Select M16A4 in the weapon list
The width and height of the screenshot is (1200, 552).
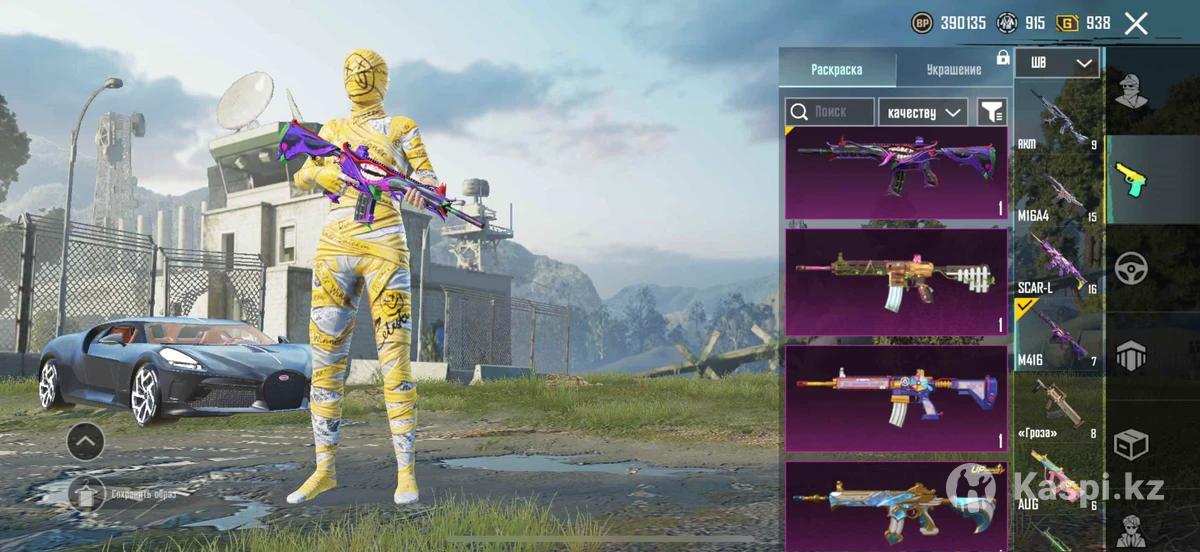tap(1057, 194)
